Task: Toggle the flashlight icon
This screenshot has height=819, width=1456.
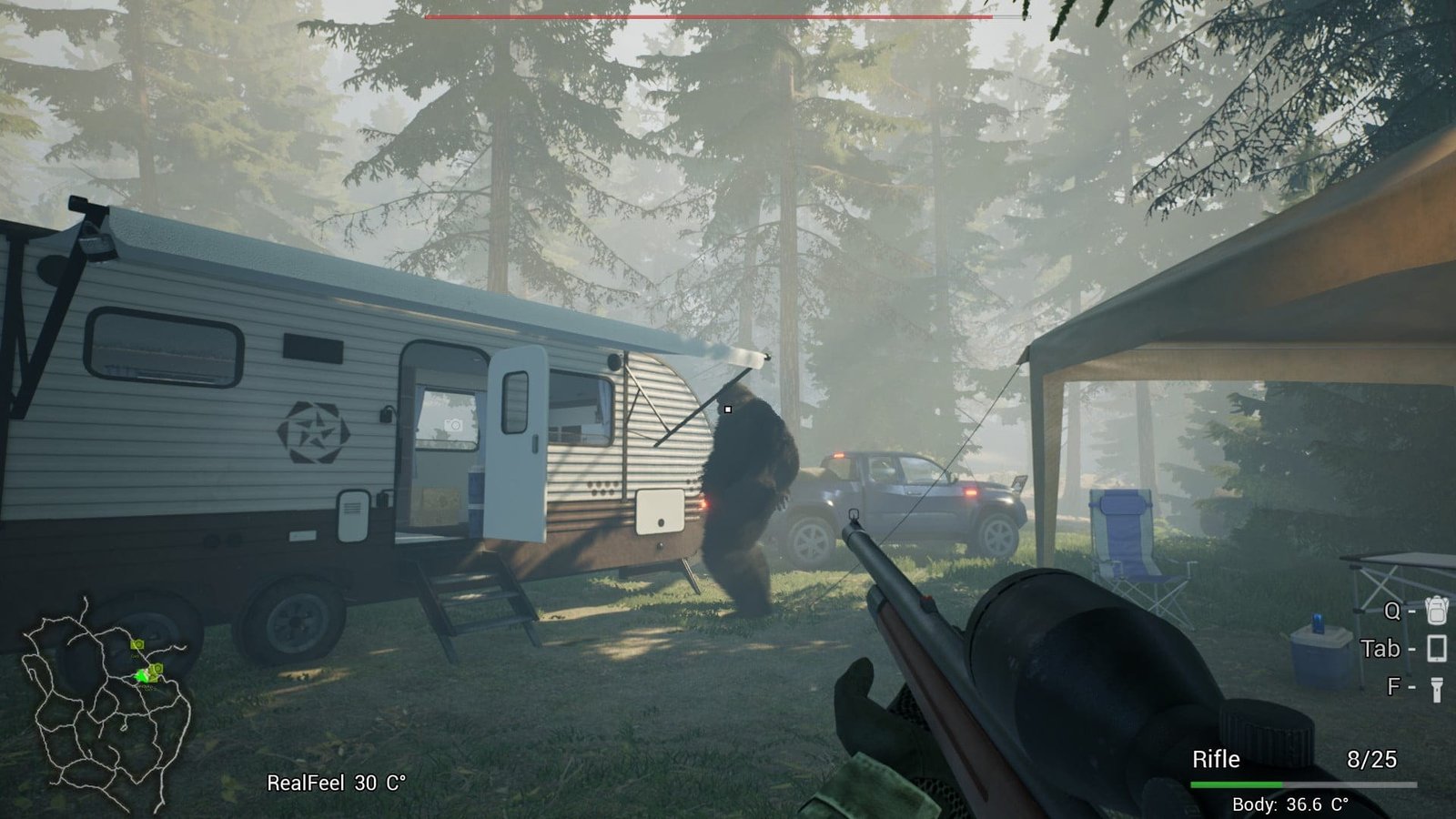Action: click(1436, 688)
